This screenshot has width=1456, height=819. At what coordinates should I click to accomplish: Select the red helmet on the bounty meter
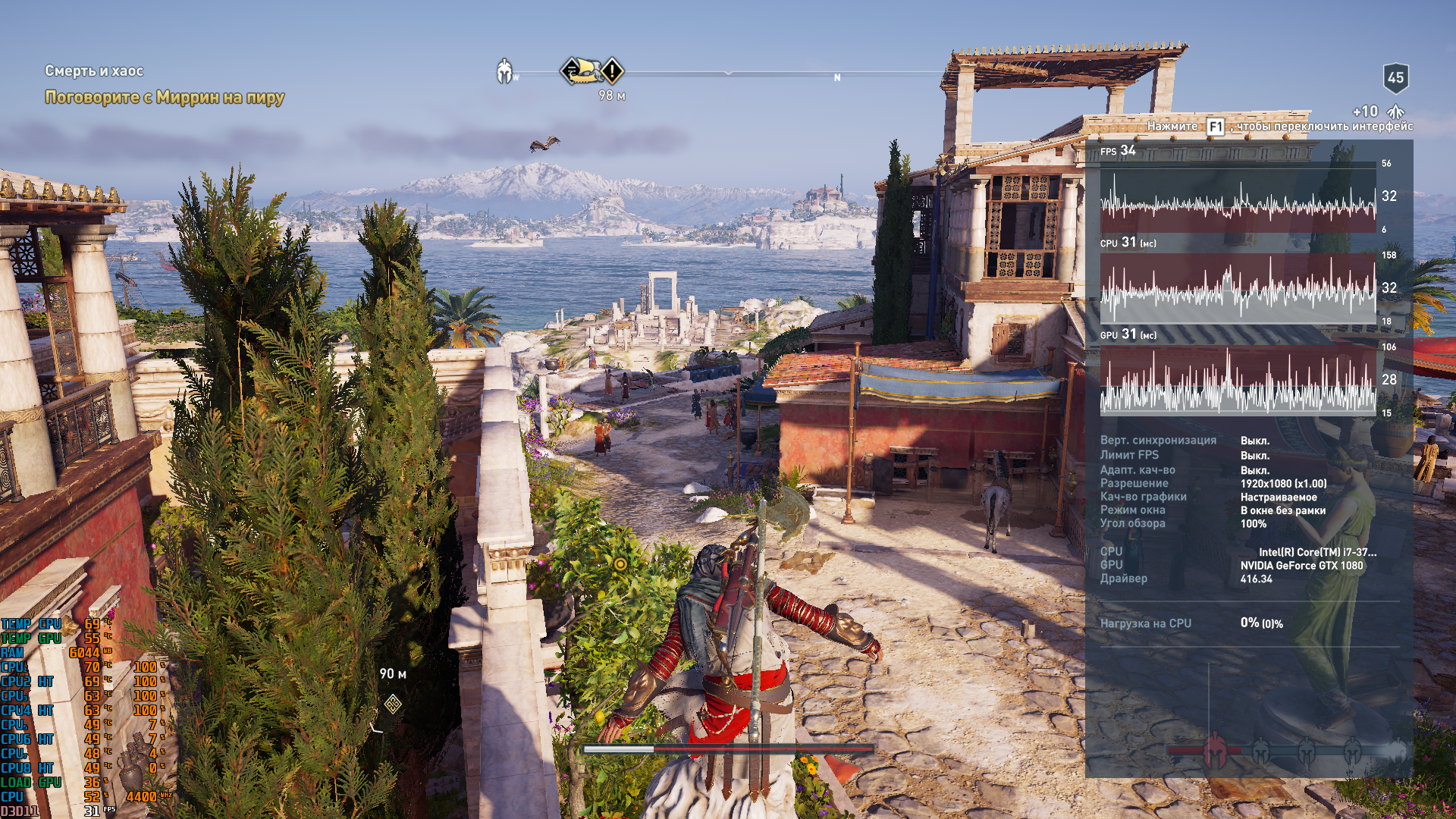pos(1215,749)
